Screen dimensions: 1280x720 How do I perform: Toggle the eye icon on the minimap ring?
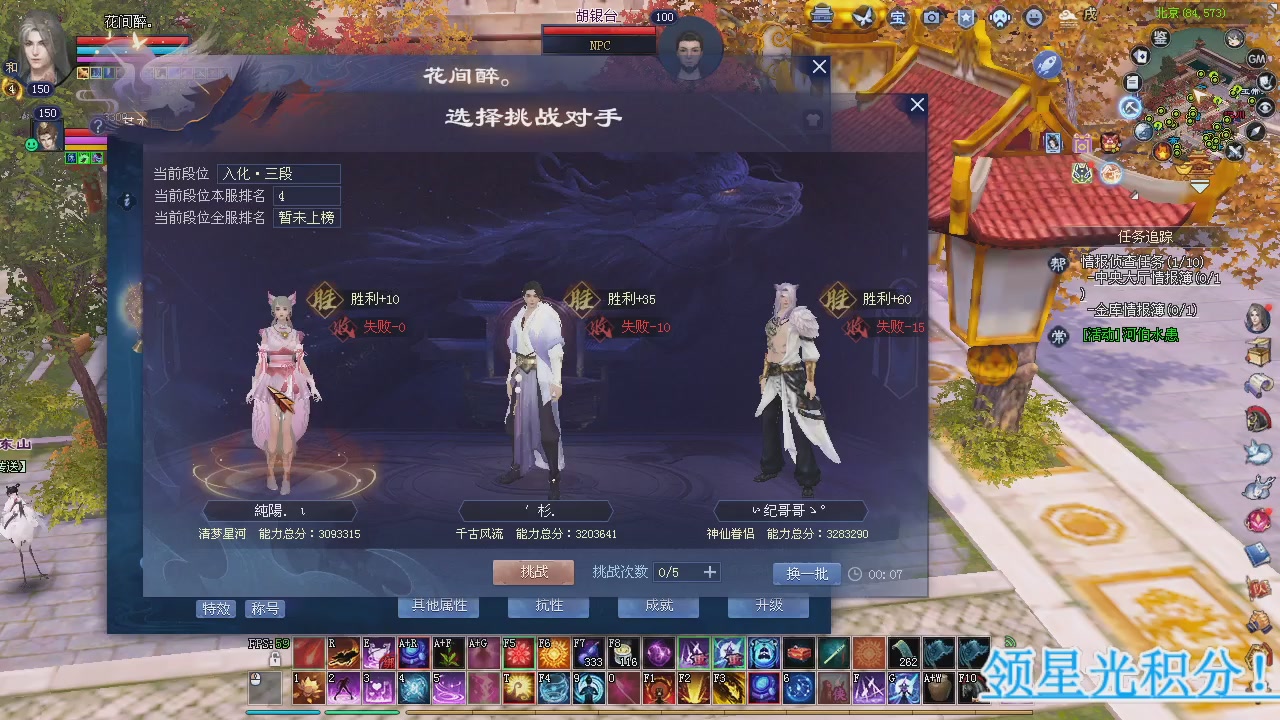click(1265, 109)
